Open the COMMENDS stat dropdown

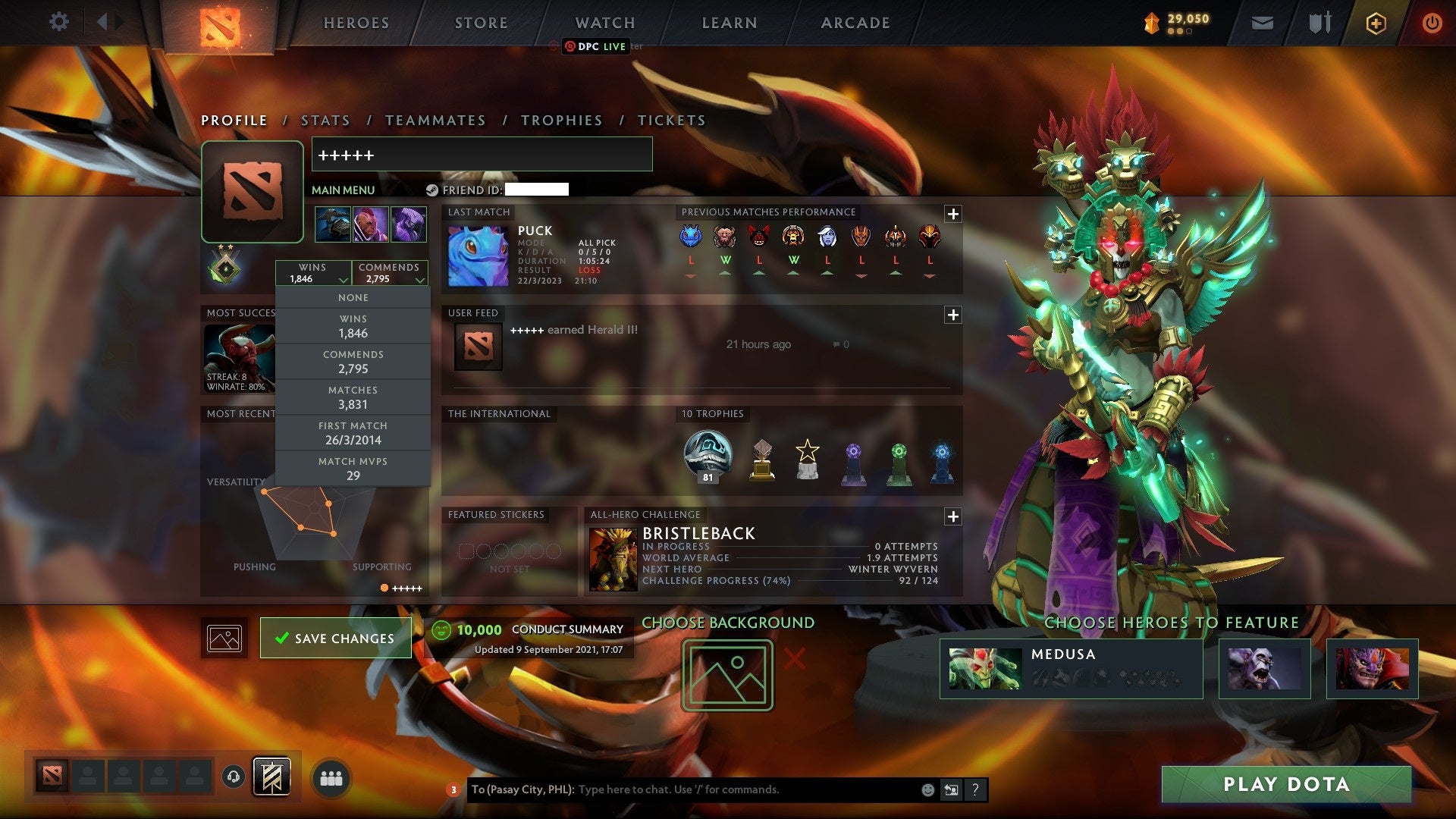coord(390,272)
